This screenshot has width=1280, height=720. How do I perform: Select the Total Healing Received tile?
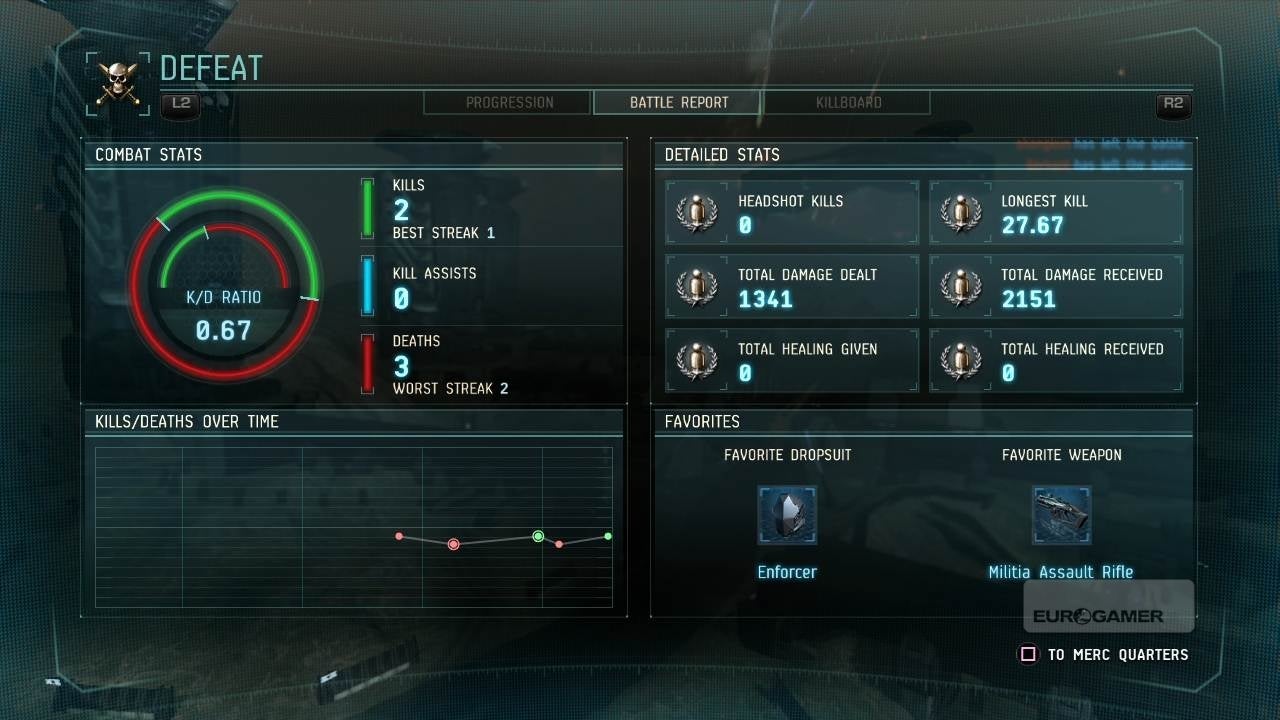point(1056,361)
